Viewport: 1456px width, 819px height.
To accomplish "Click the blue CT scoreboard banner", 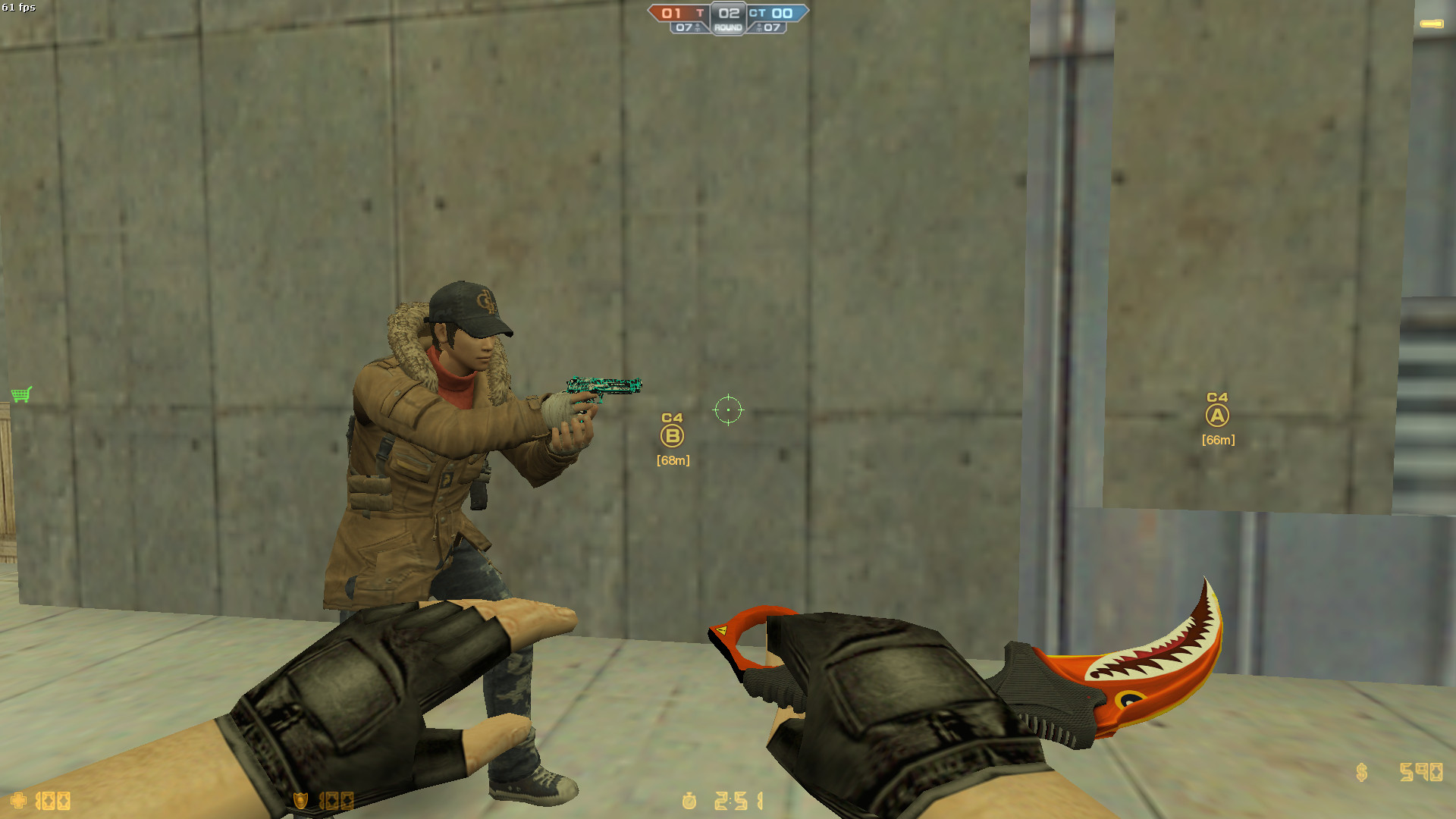I will click(777, 12).
